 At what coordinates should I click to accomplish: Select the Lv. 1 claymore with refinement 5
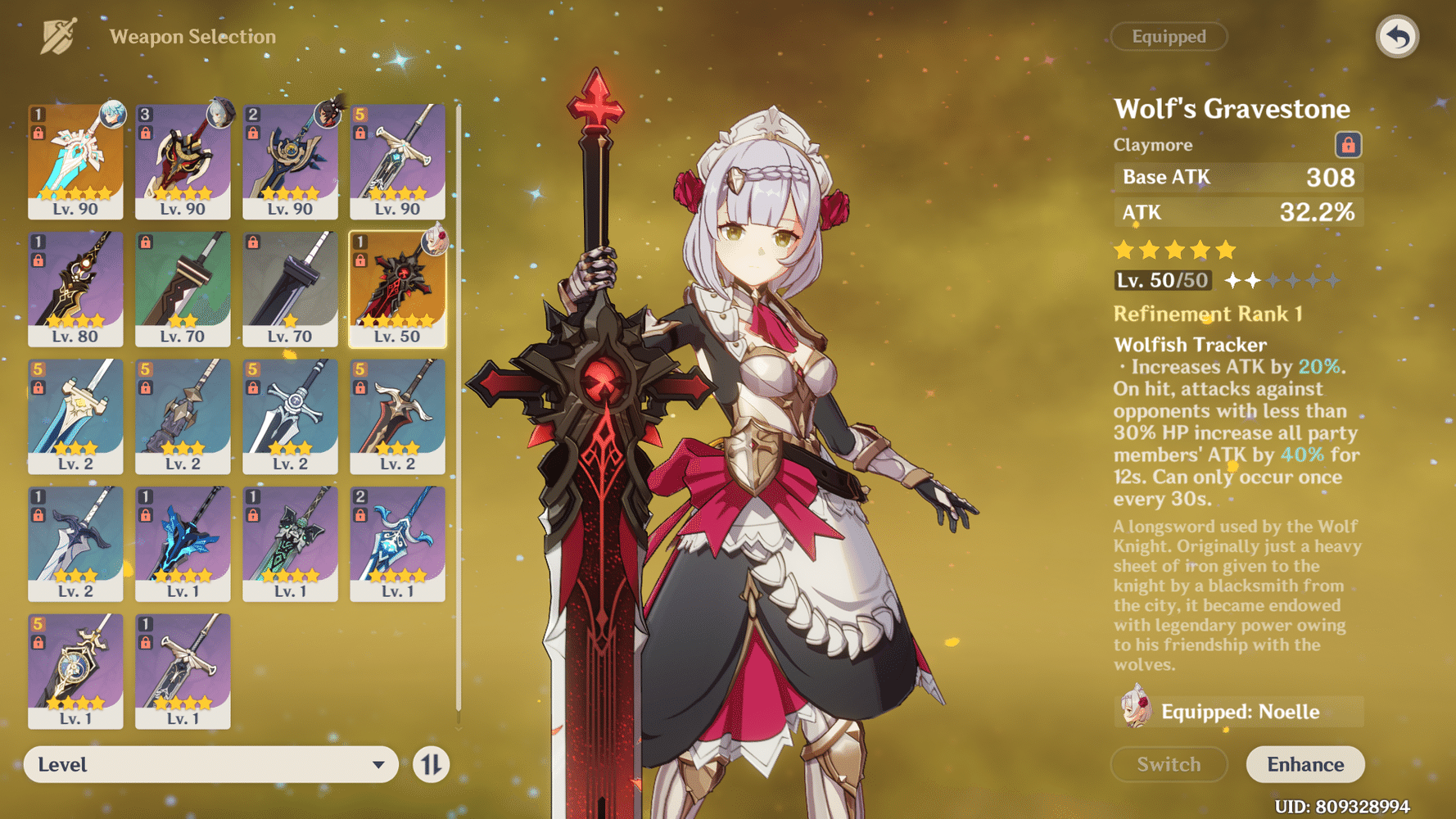75,671
